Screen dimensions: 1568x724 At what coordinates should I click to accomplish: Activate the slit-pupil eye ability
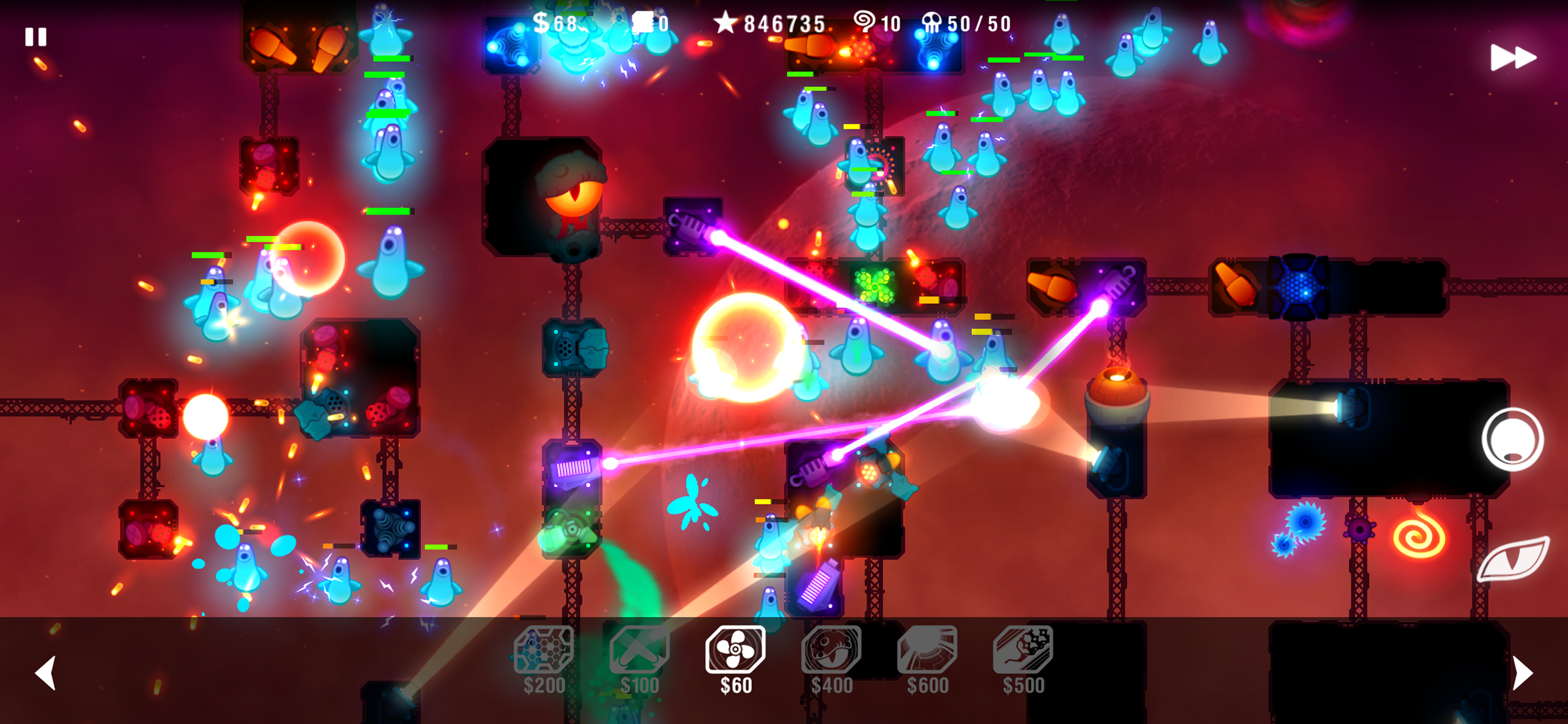click(1513, 558)
